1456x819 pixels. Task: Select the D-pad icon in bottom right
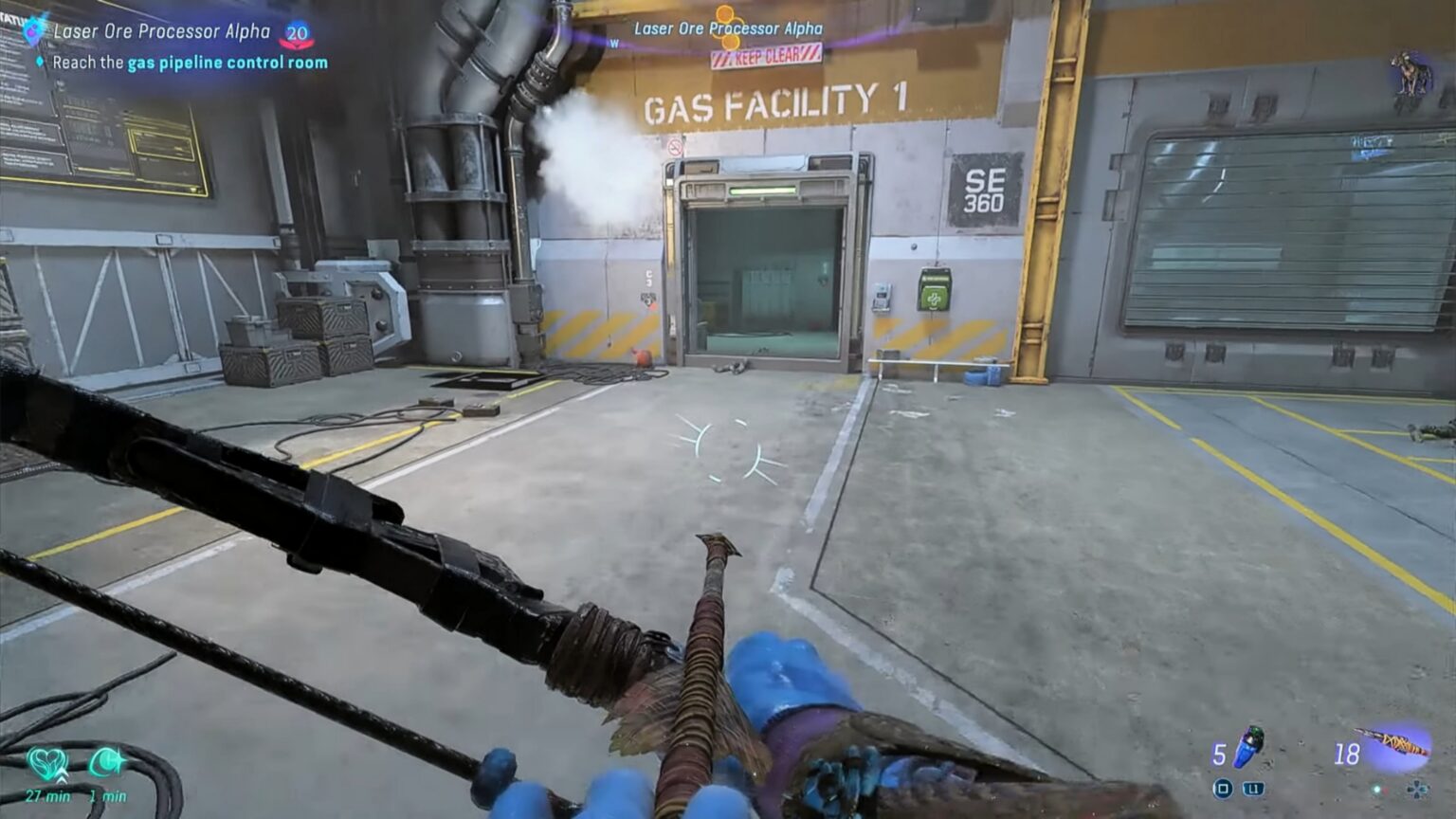point(1418,791)
